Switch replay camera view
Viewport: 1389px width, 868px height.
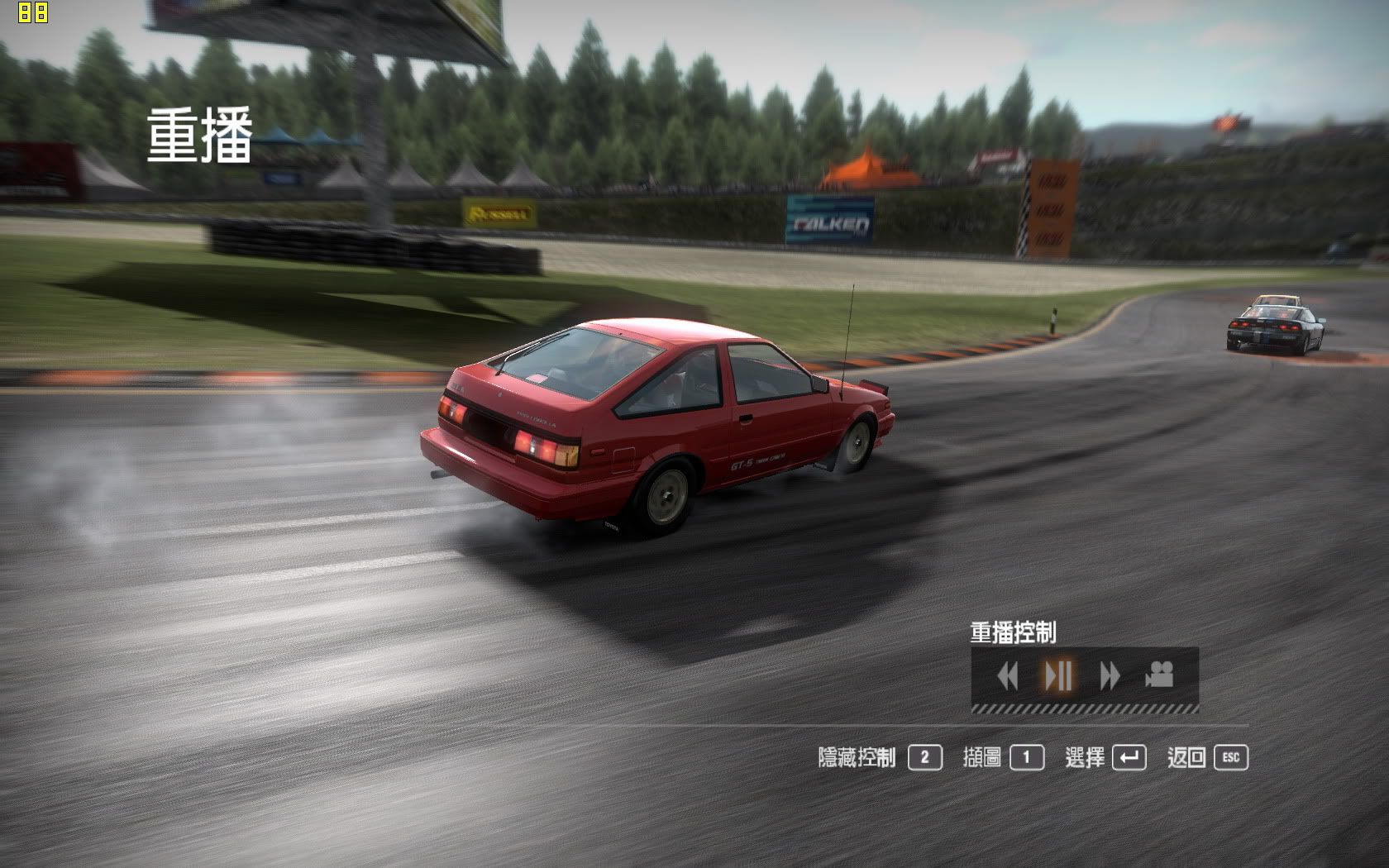point(1160,675)
